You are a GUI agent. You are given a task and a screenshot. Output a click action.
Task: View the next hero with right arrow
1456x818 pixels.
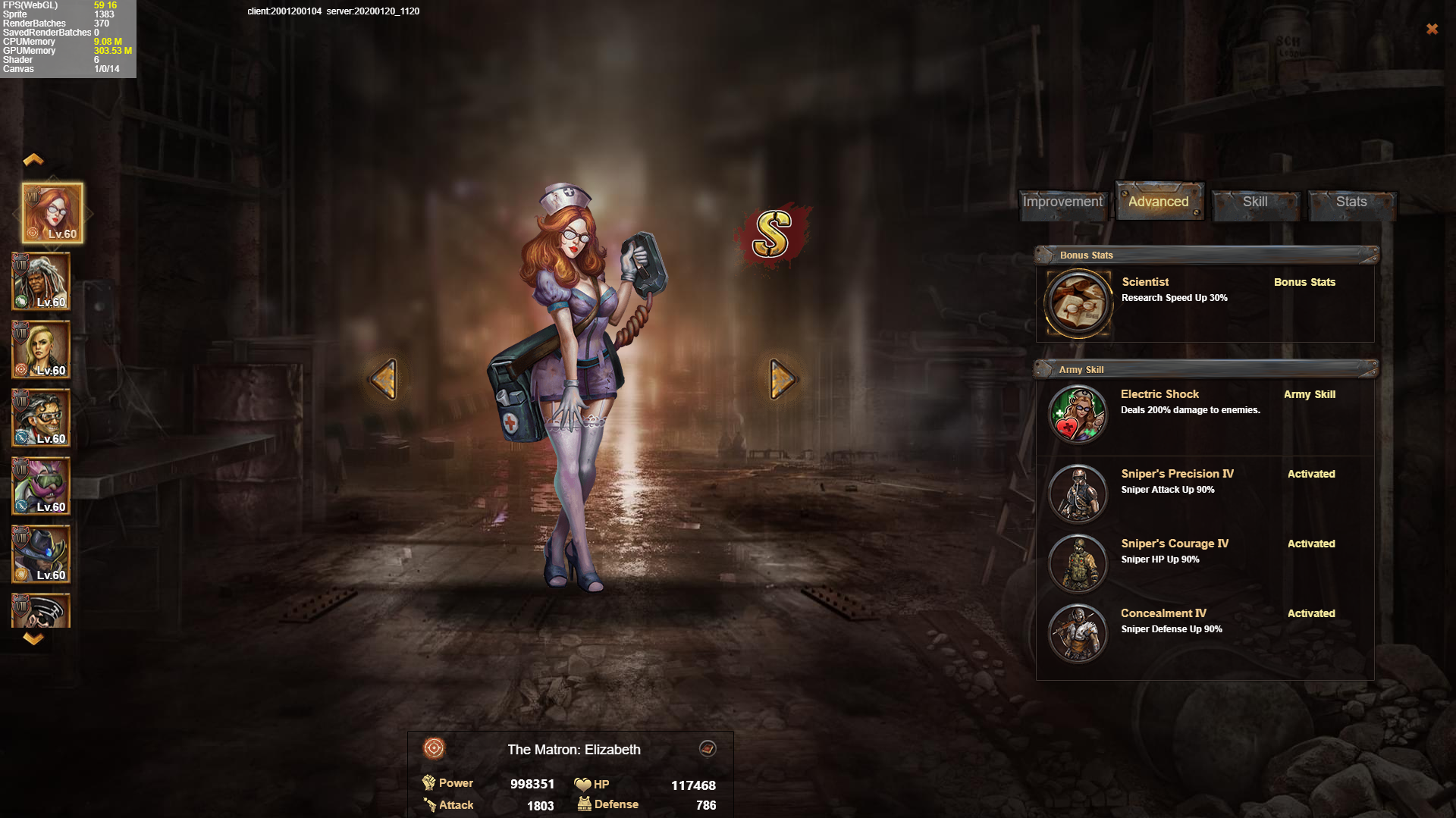(782, 378)
